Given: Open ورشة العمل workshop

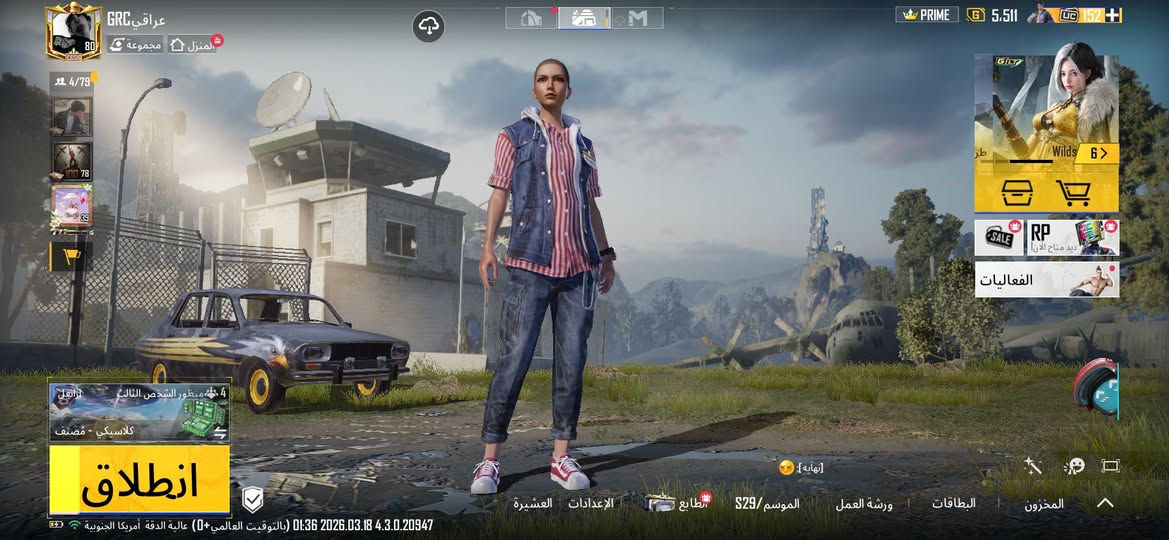Looking at the screenshot, I should point(864,503).
